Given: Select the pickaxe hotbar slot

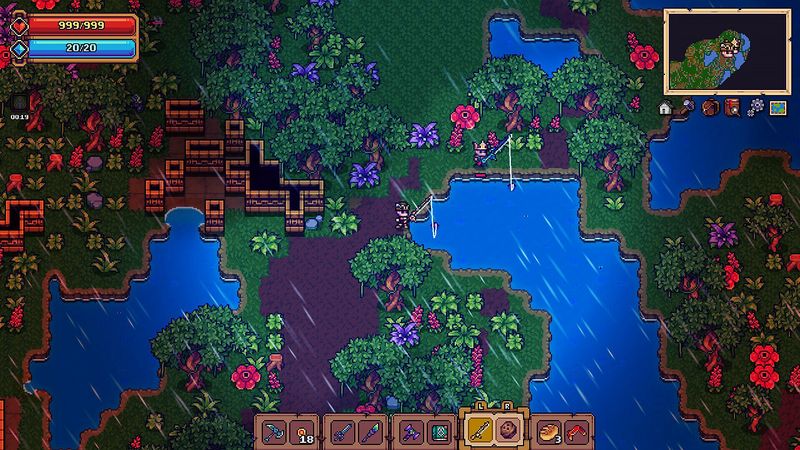Looking at the screenshot, I should tap(274, 432).
